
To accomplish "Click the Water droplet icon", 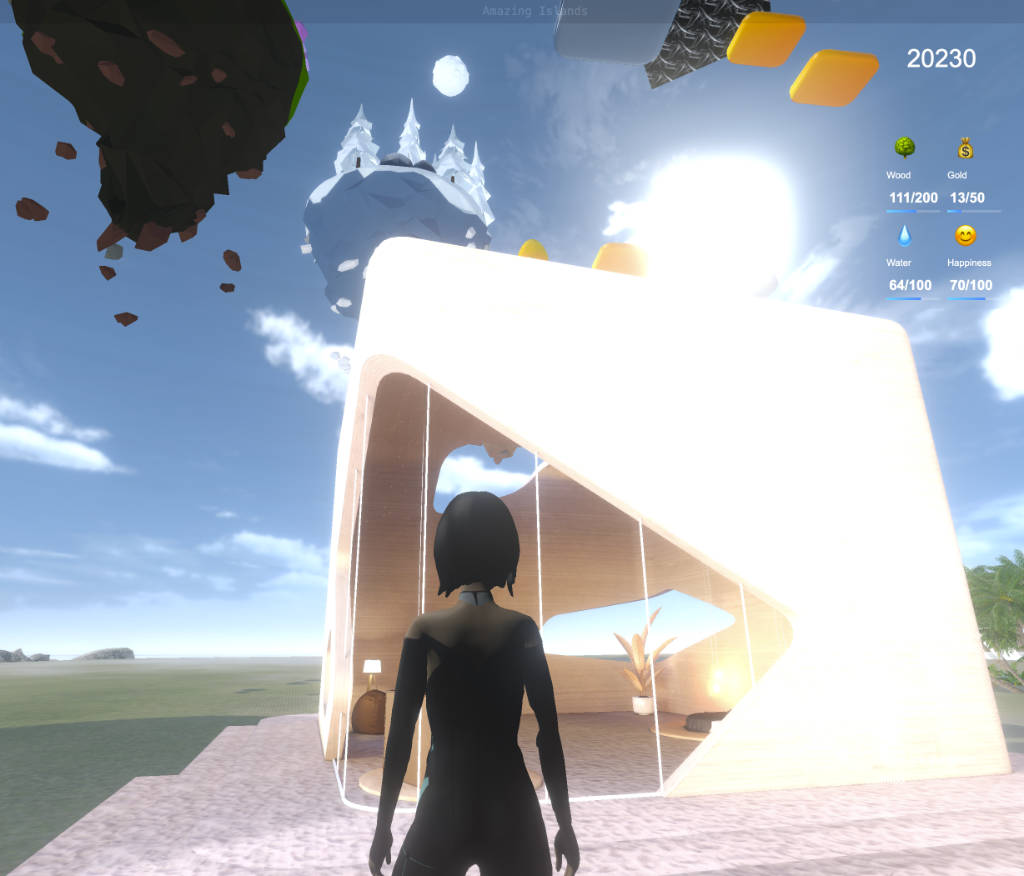I will tap(904, 236).
